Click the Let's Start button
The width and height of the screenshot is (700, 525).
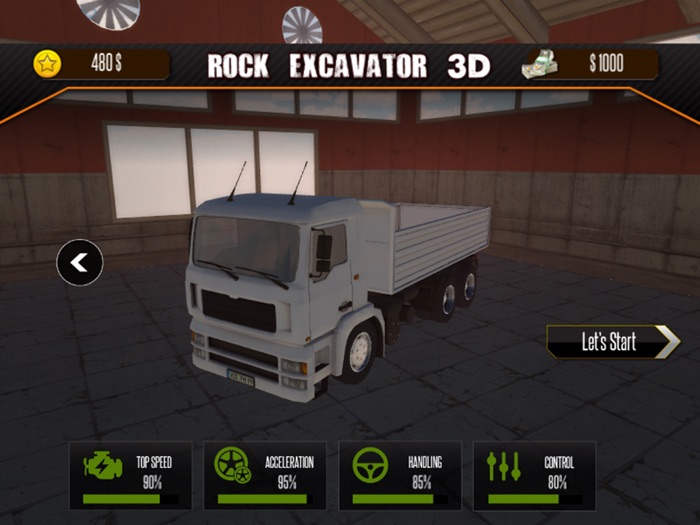[x=612, y=342]
